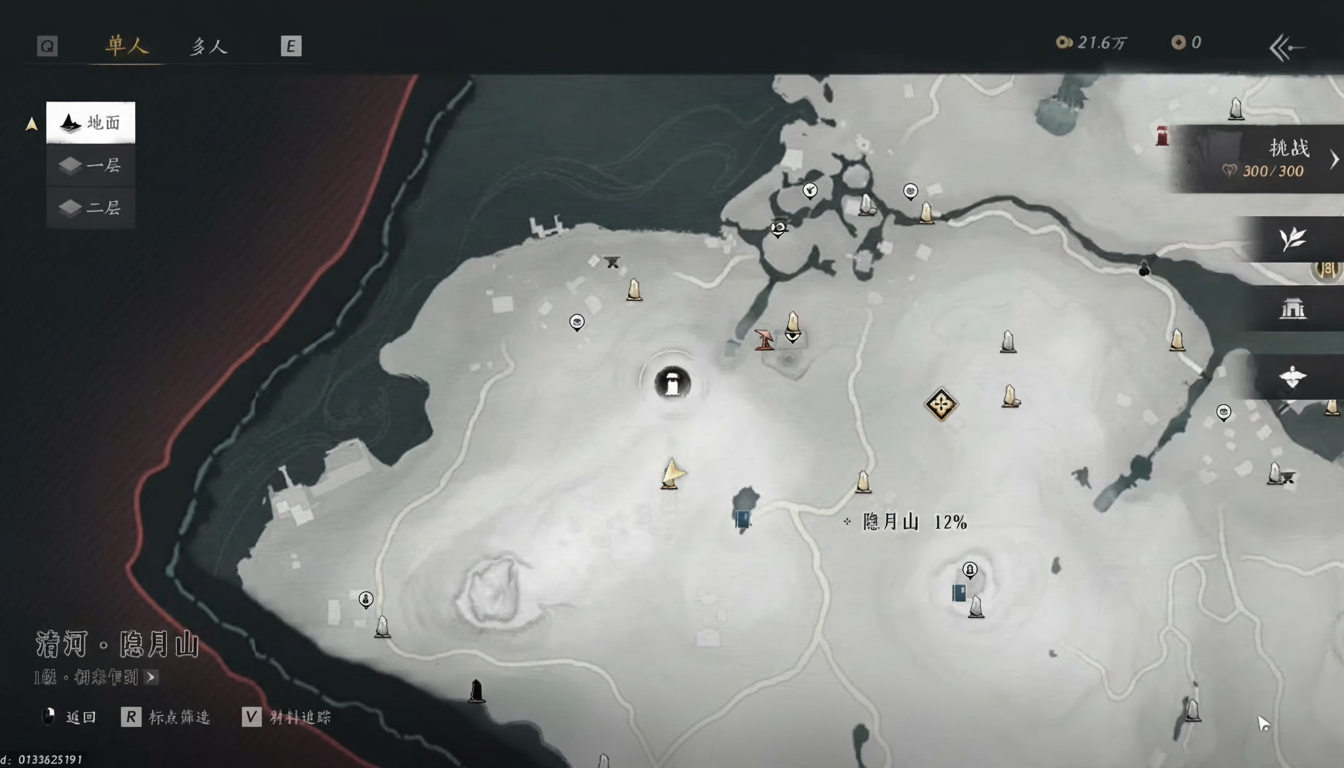This screenshot has height=768, width=1344.
Task: Select the 地面 map layer
Action: coord(91,123)
